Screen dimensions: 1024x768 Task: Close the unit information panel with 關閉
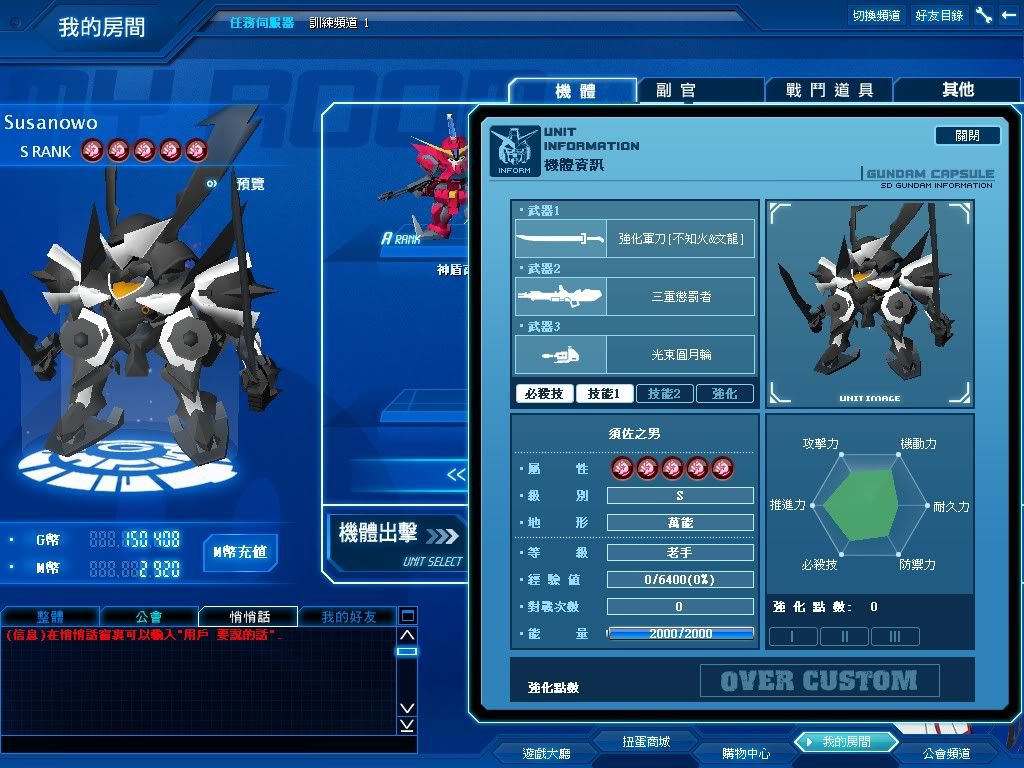(967, 135)
